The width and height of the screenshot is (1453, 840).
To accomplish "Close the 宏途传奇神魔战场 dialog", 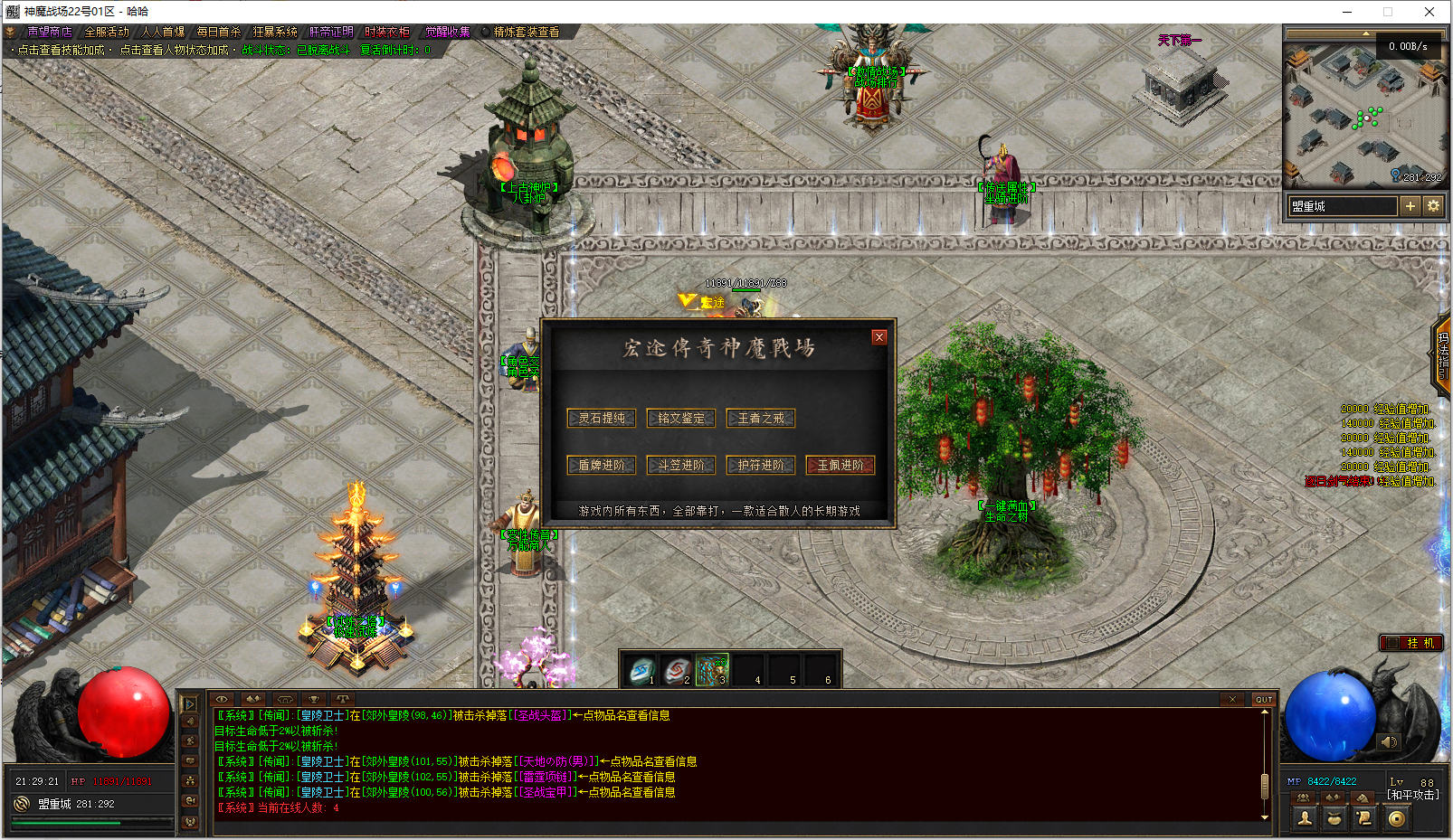I will [878, 337].
